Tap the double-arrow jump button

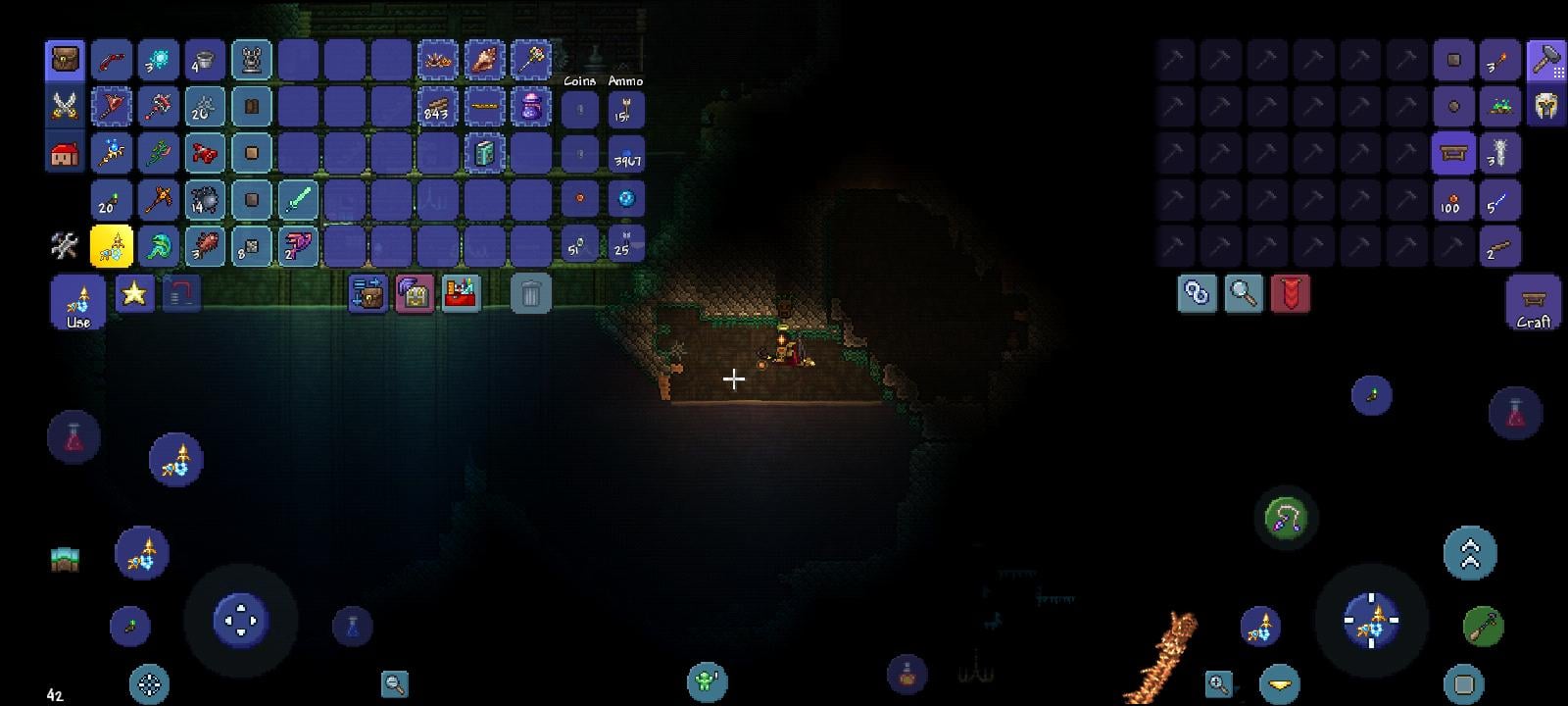click(x=1470, y=554)
